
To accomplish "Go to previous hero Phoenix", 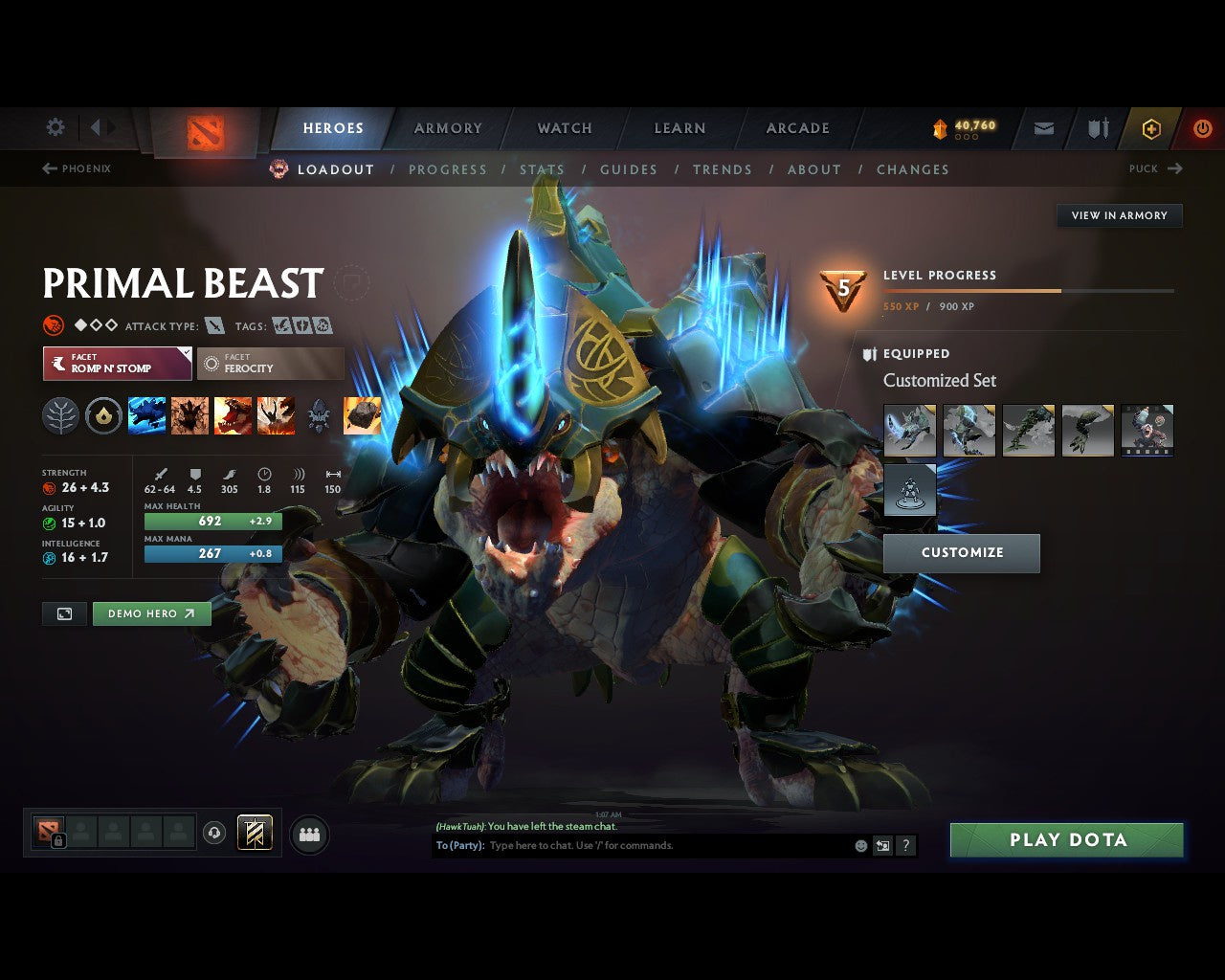I will tap(77, 168).
